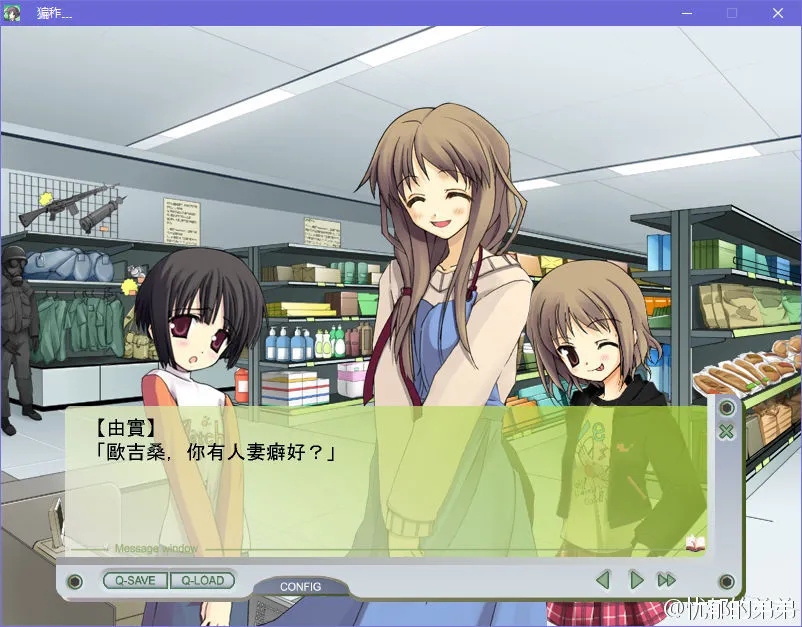Activate the double-arrow fast-forward skip
Viewport: 802px width, 627px height.
(x=666, y=579)
